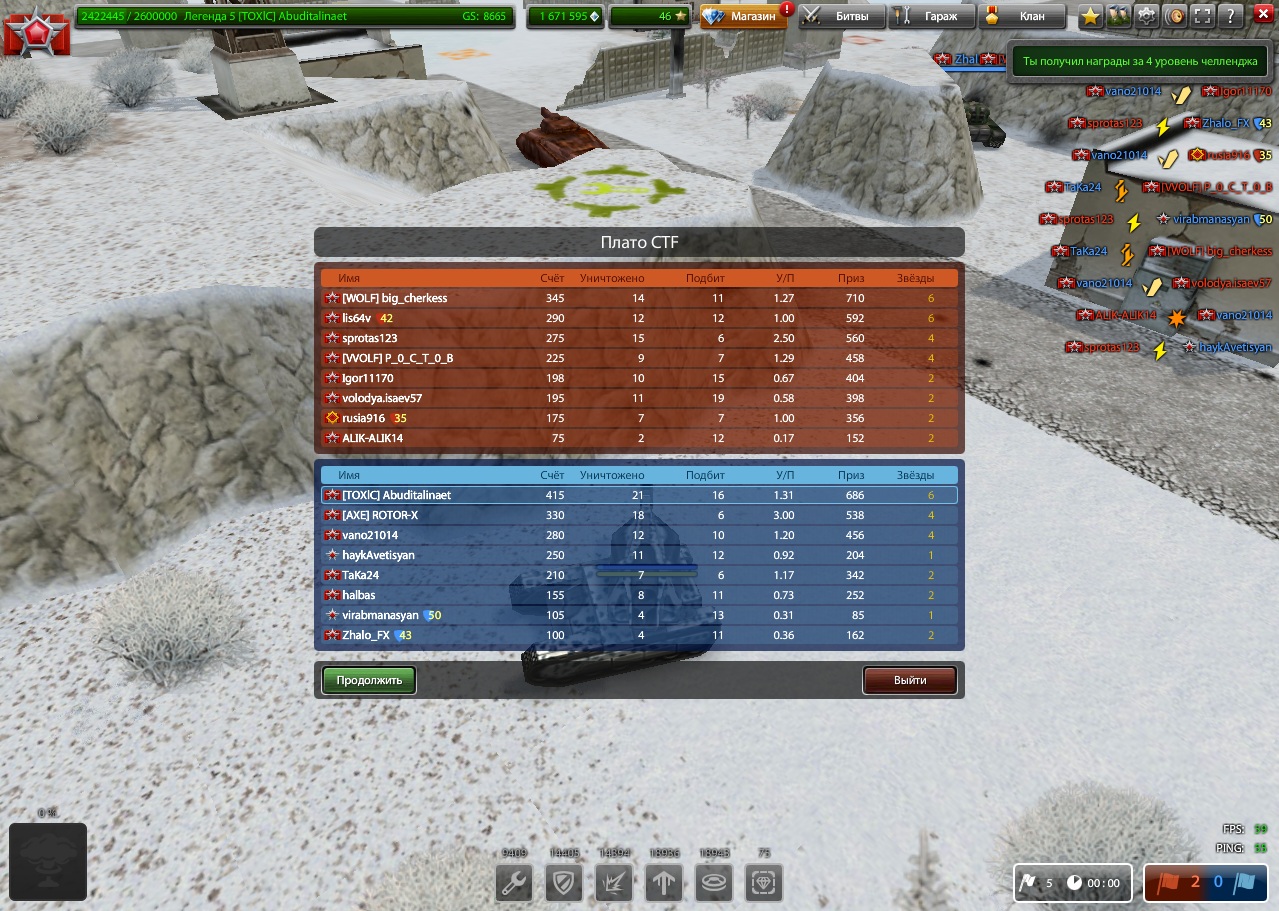Image resolution: width=1279 pixels, height=911 pixels.
Task: Activate the repair kit wrench supply
Action: [516, 884]
